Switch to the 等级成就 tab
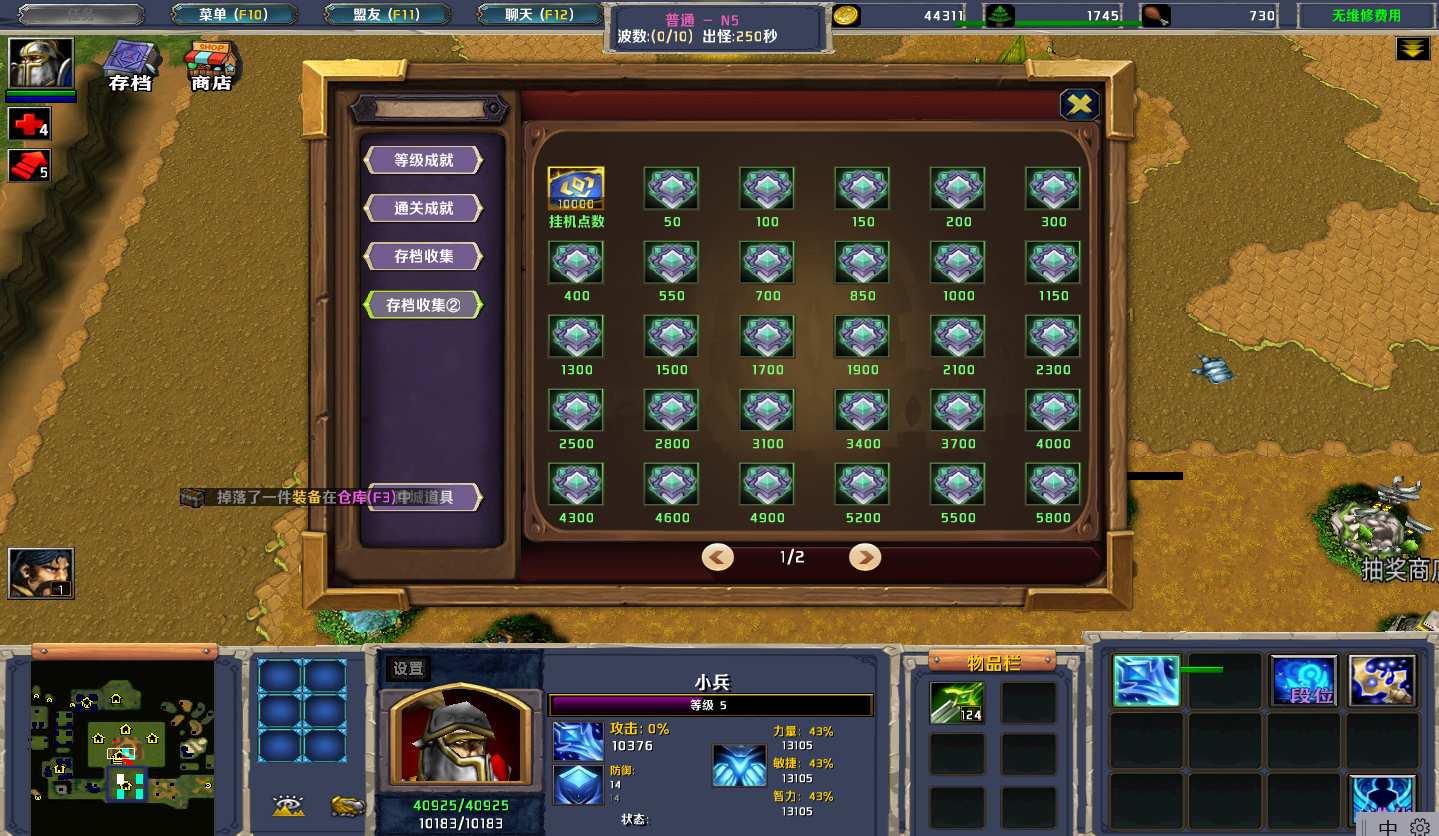 point(423,160)
